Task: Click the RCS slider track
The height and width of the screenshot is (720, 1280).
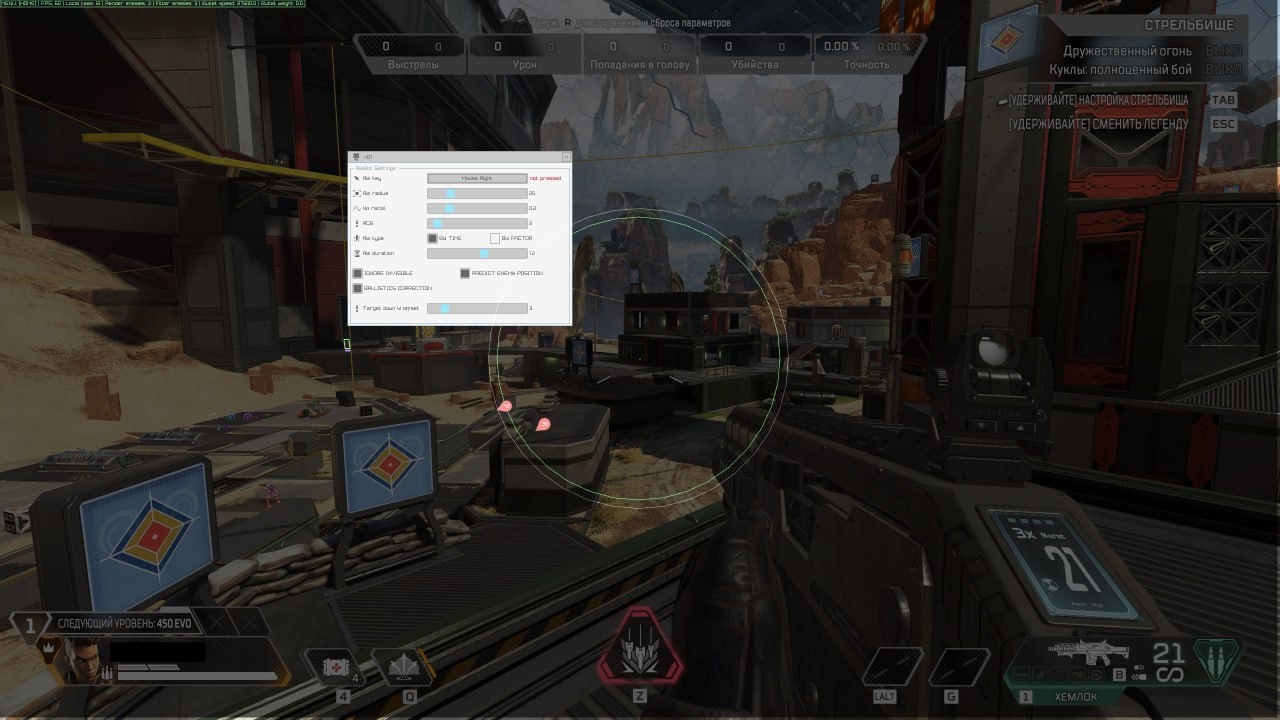Action: (478, 222)
